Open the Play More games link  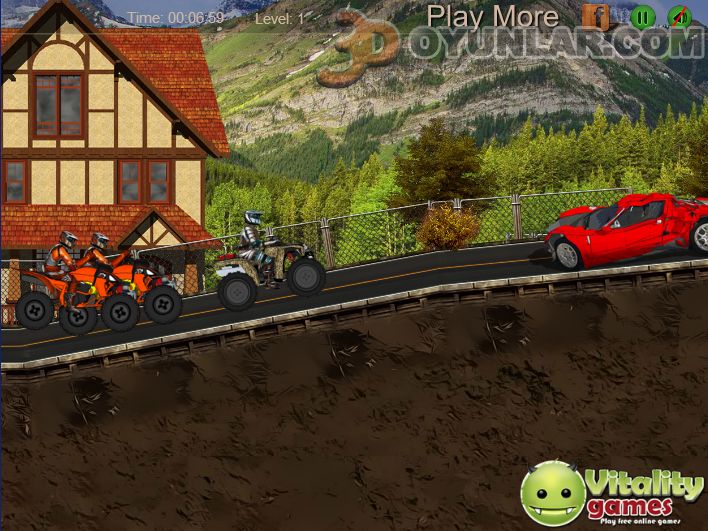492,16
